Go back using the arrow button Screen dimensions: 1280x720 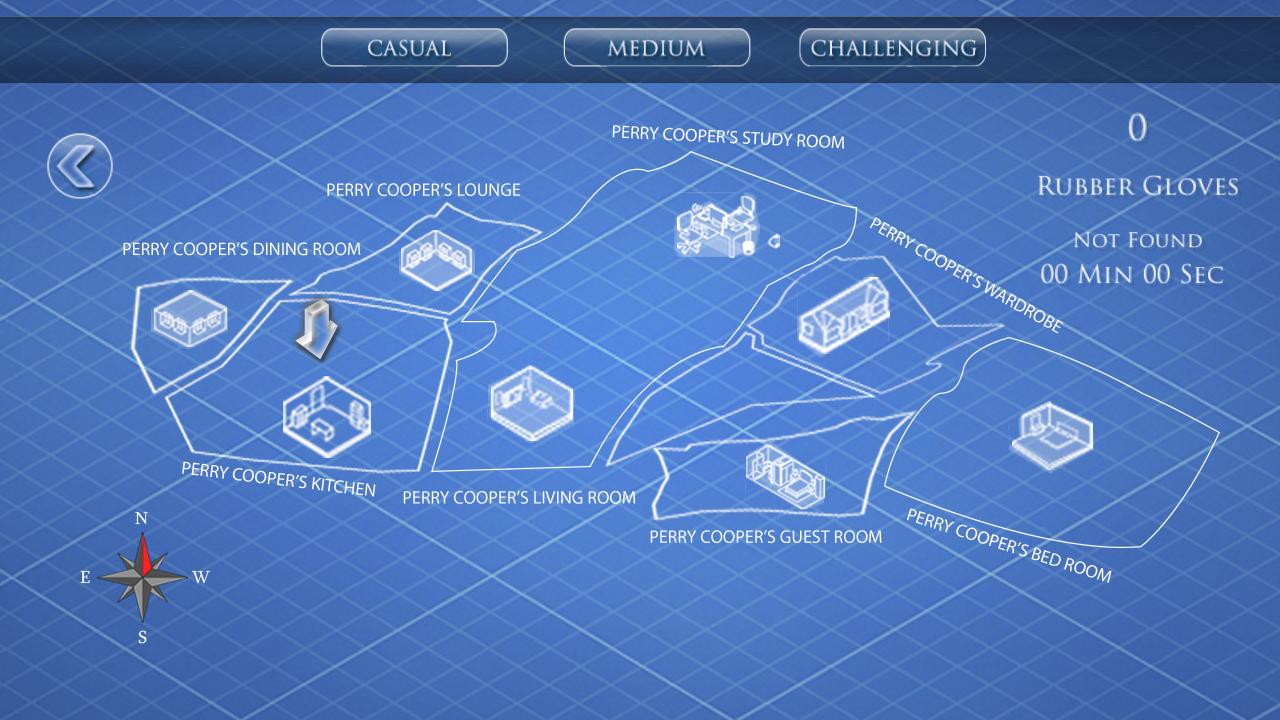tap(80, 166)
